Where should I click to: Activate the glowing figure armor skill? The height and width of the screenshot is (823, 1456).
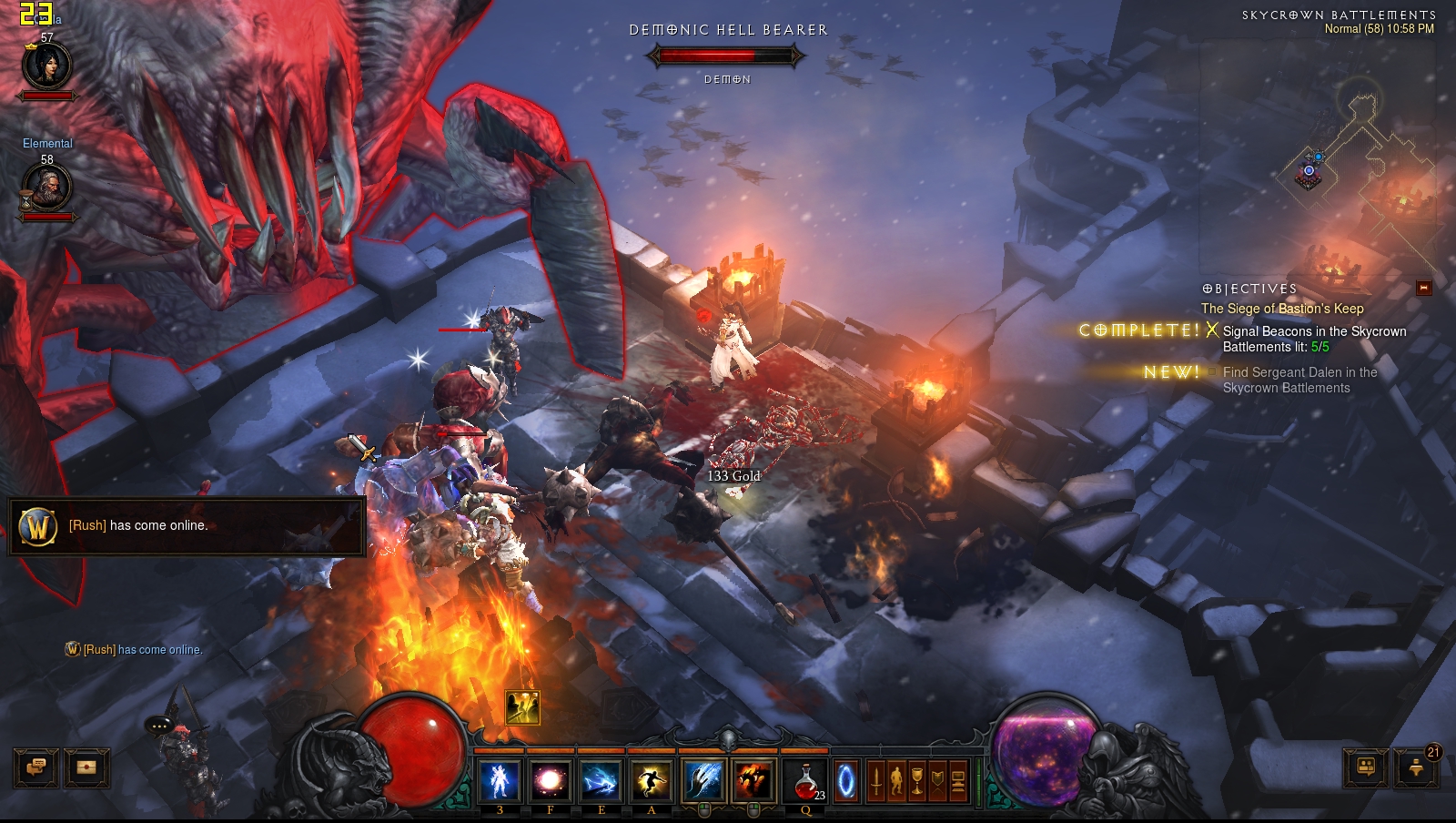point(500,781)
